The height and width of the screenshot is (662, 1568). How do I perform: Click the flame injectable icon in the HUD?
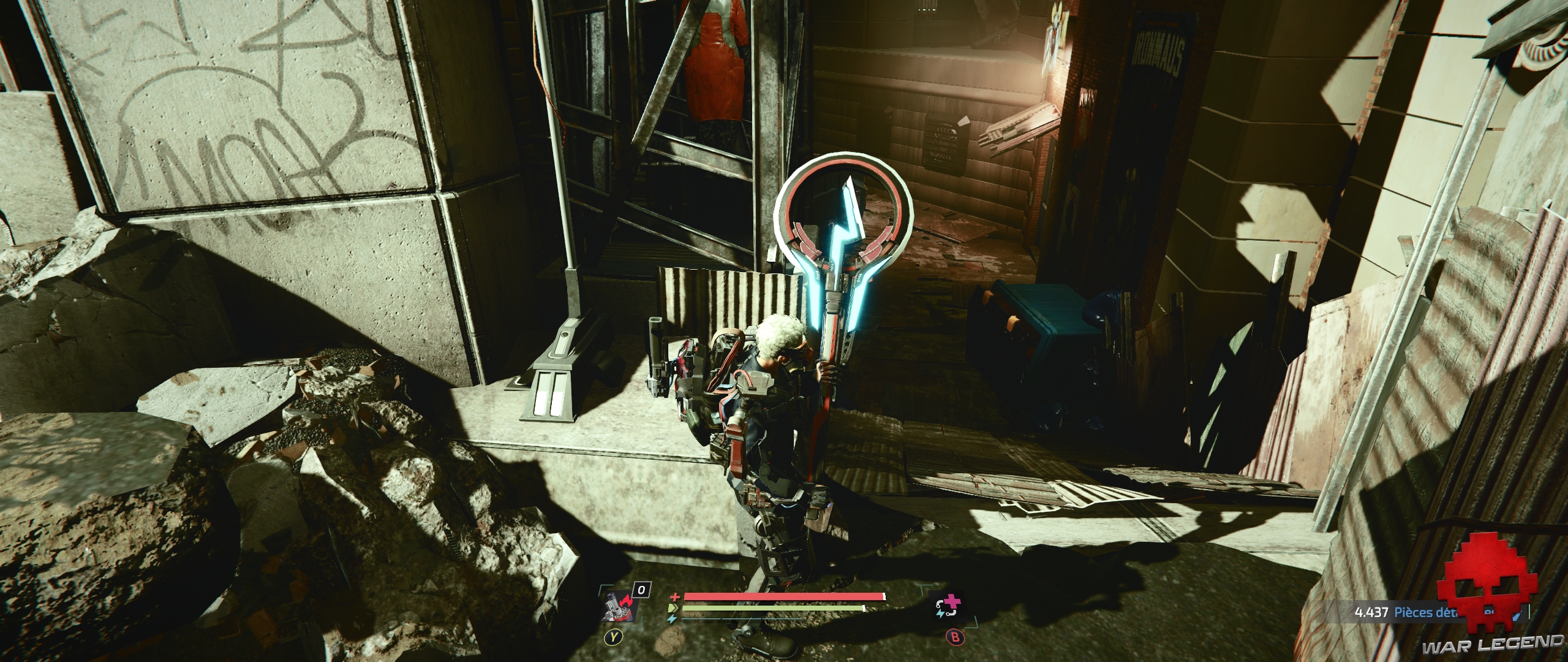(x=621, y=604)
